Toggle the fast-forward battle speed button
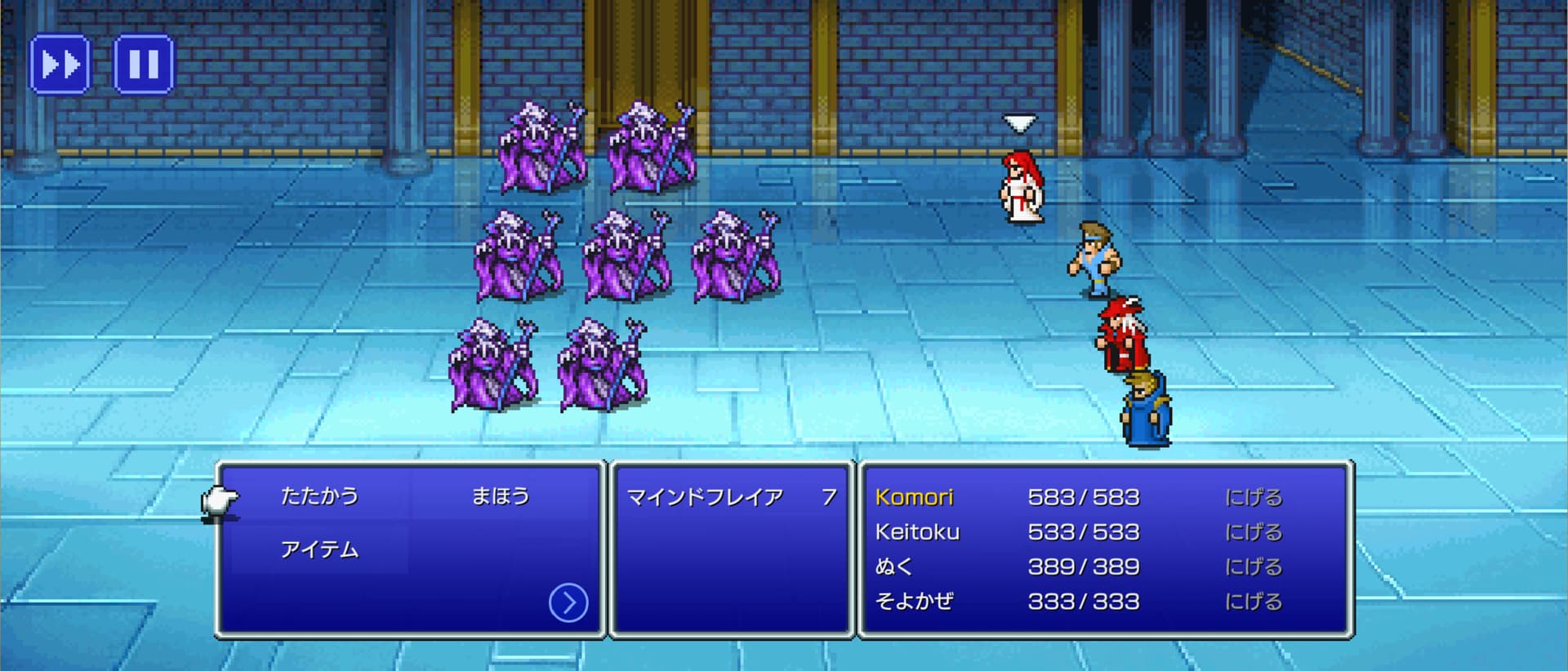Image resolution: width=1568 pixels, height=671 pixels. pyautogui.click(x=60, y=64)
